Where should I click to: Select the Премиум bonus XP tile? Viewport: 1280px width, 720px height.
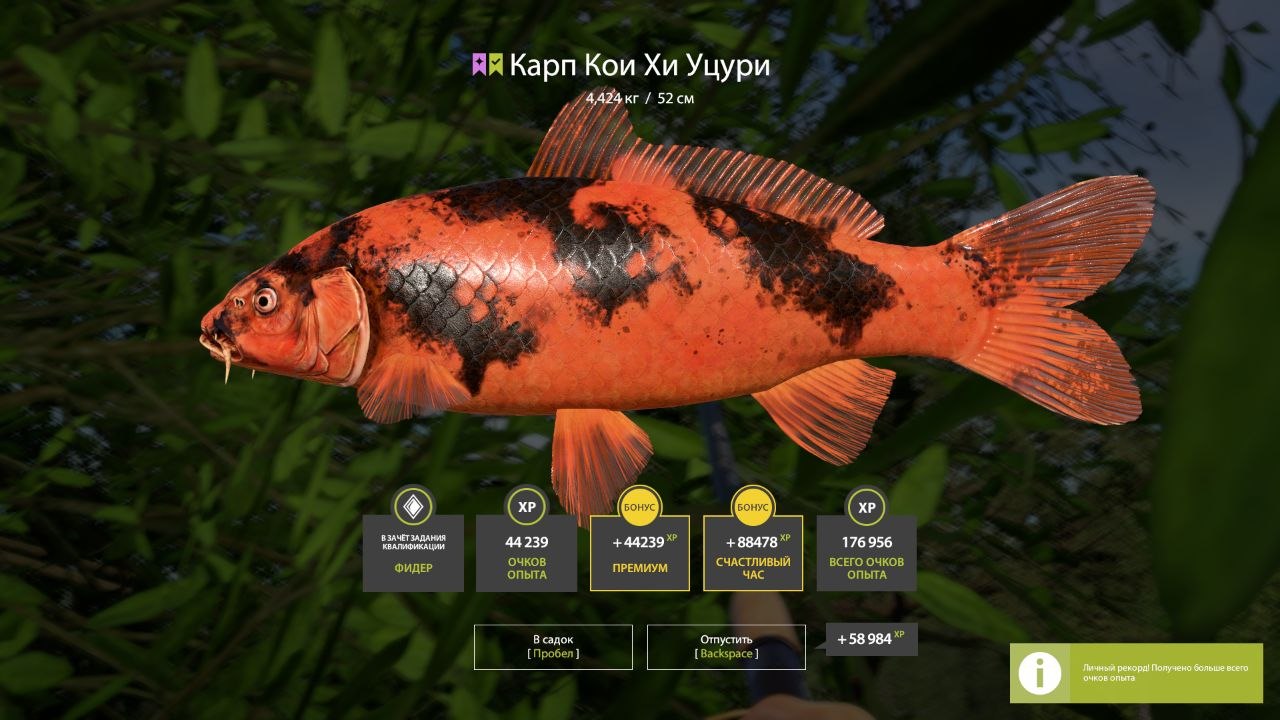[x=640, y=553]
